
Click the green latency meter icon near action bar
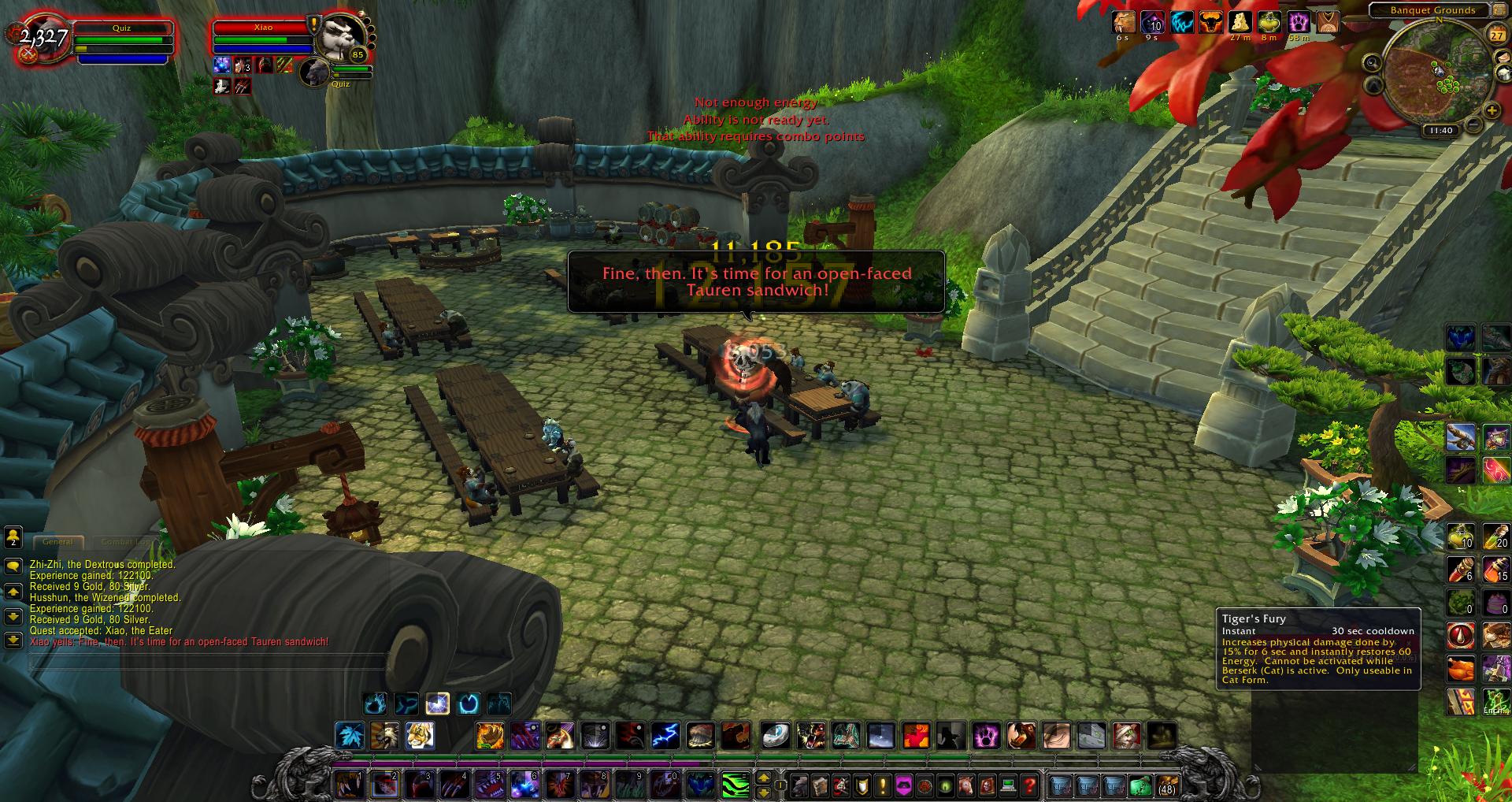click(x=736, y=785)
